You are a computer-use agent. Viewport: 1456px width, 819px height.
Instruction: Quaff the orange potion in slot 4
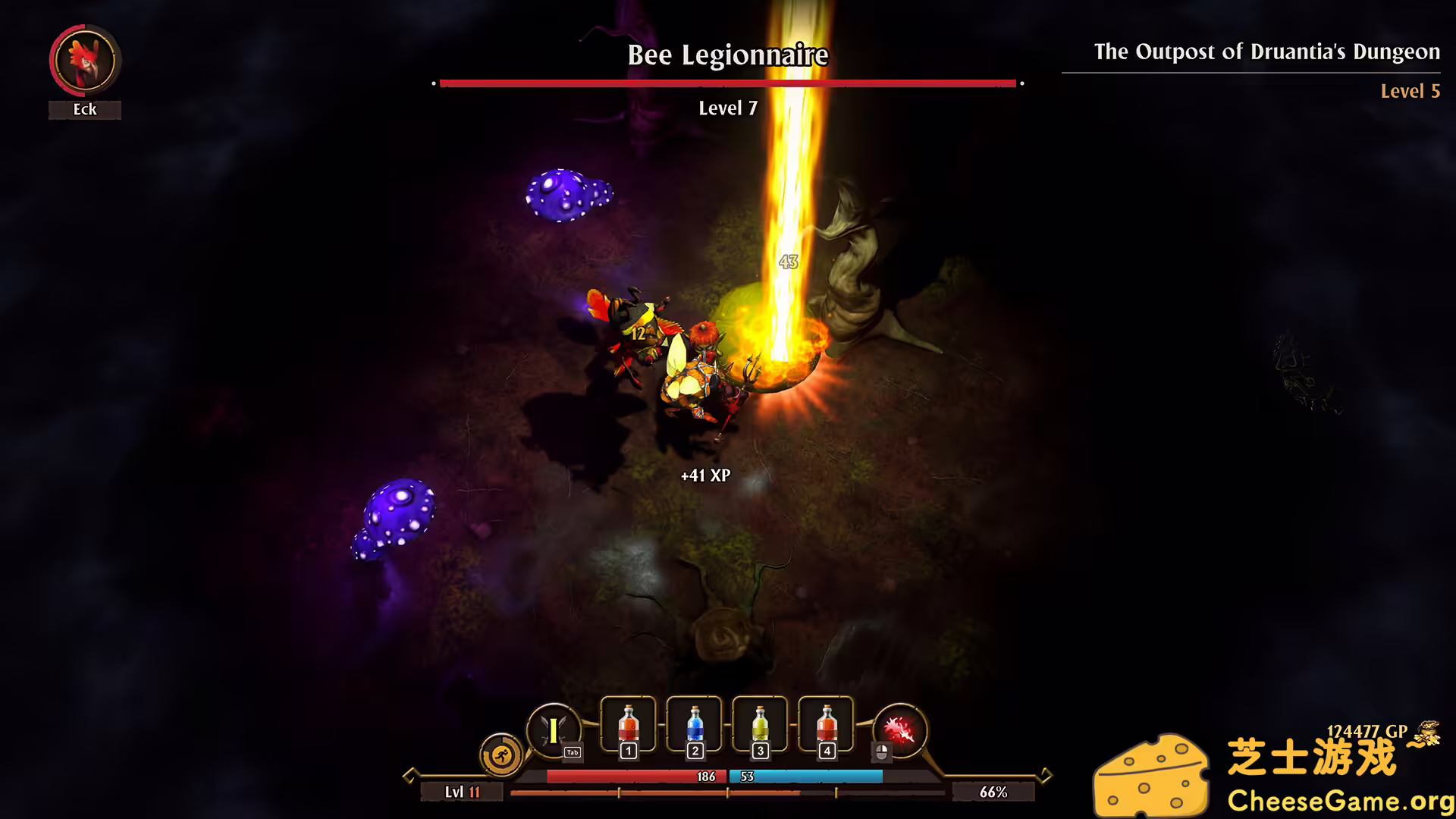coord(827,725)
